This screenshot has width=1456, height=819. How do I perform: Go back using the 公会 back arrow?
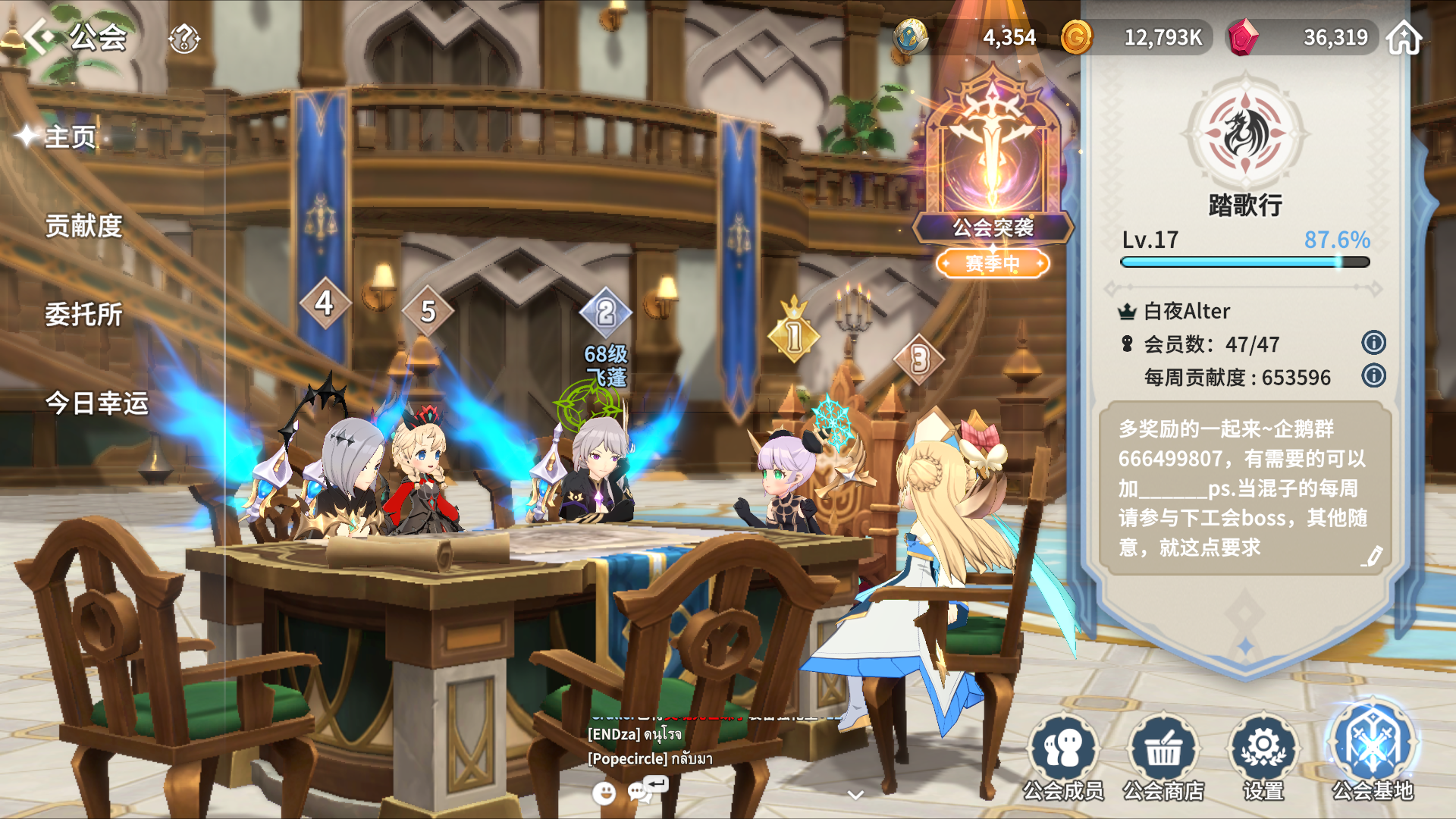[x=39, y=36]
